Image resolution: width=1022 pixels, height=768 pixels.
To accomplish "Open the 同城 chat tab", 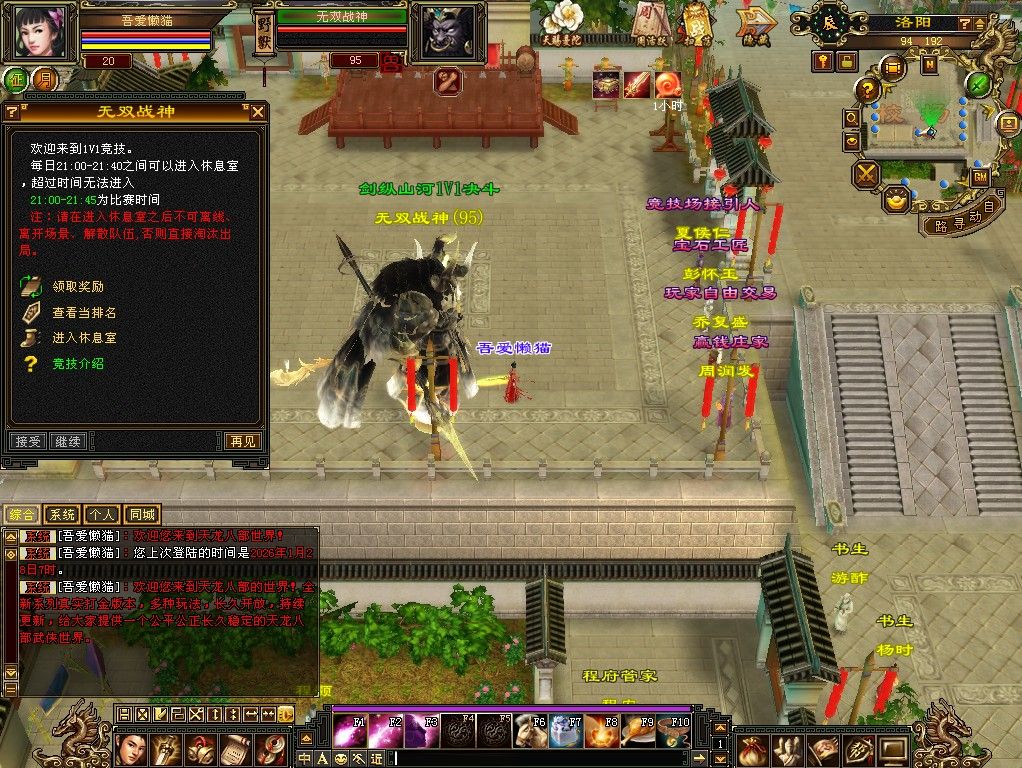I will pos(142,515).
